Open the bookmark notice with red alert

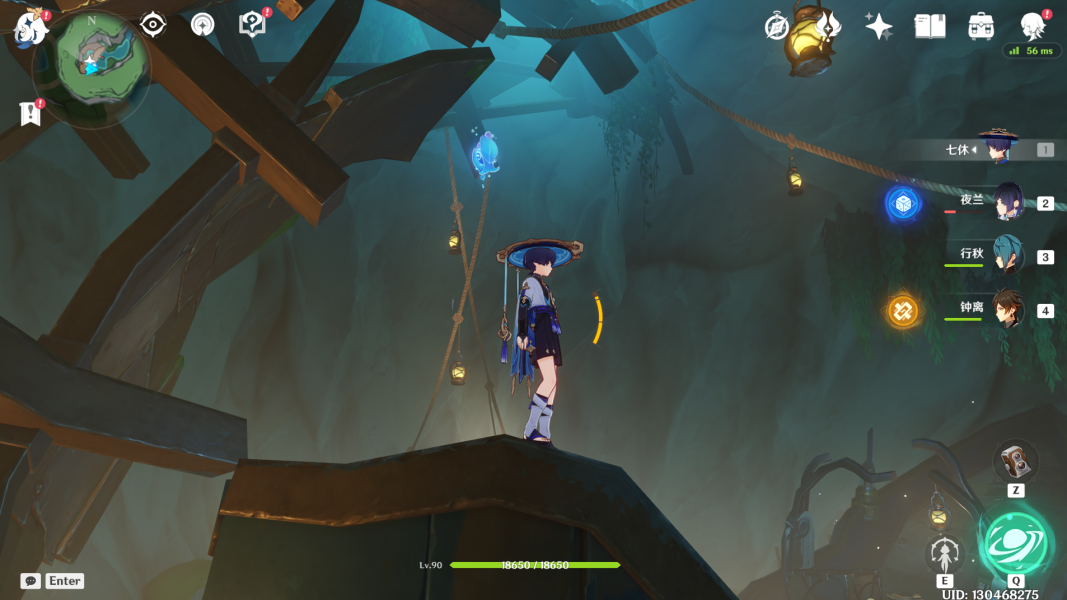(31, 113)
